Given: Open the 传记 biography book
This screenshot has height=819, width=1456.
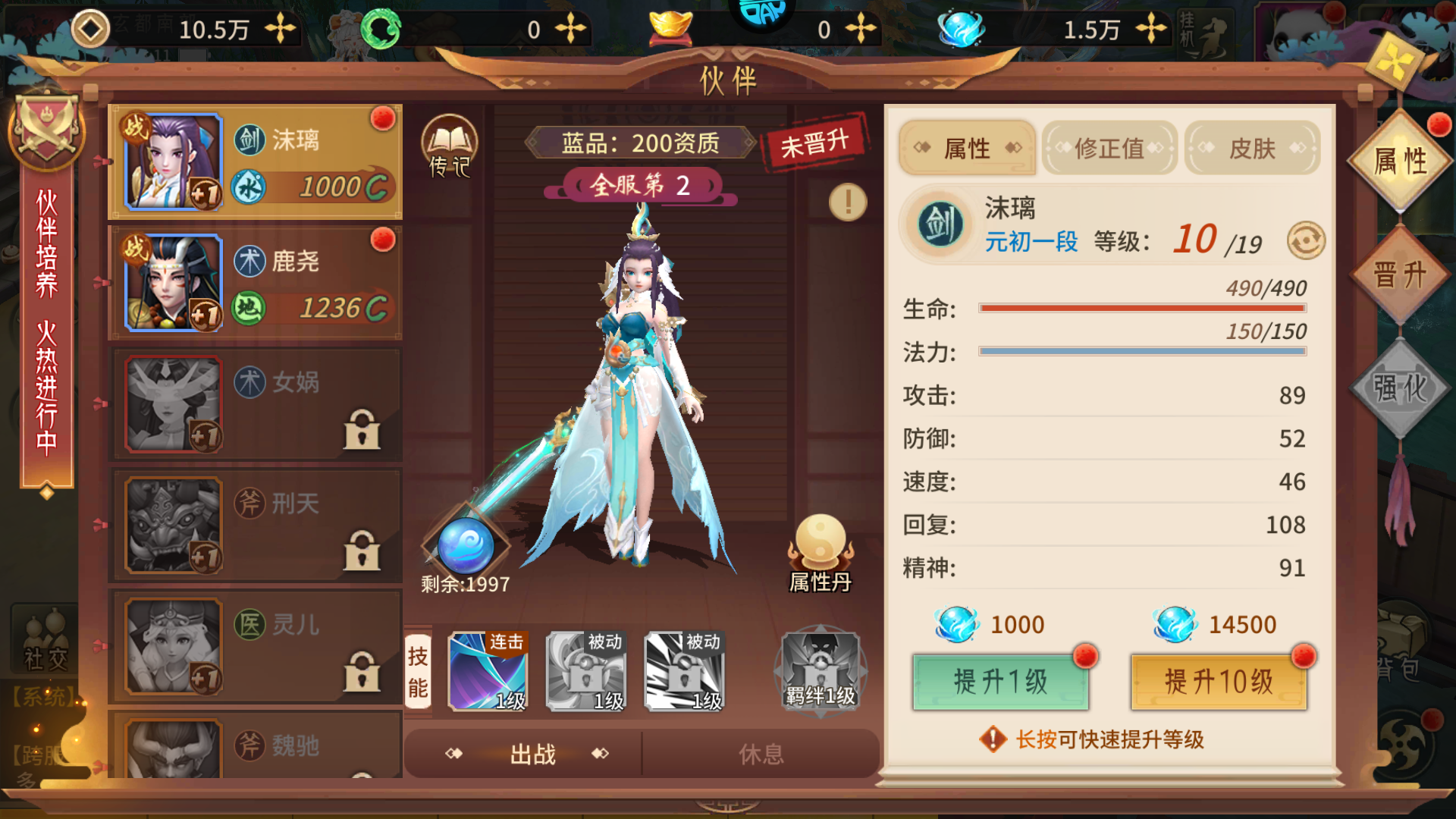Looking at the screenshot, I should [449, 149].
